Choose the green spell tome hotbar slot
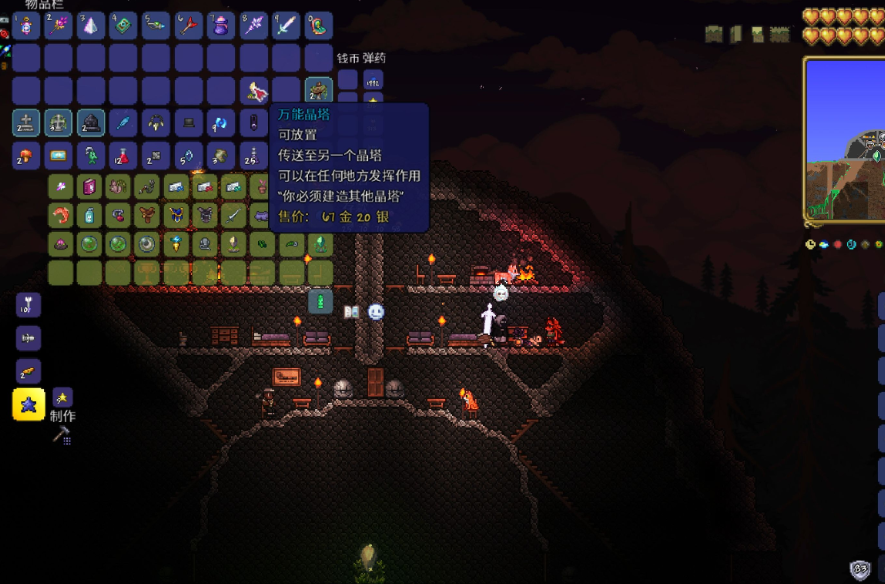Viewport: 885px width, 584px height. point(124,25)
